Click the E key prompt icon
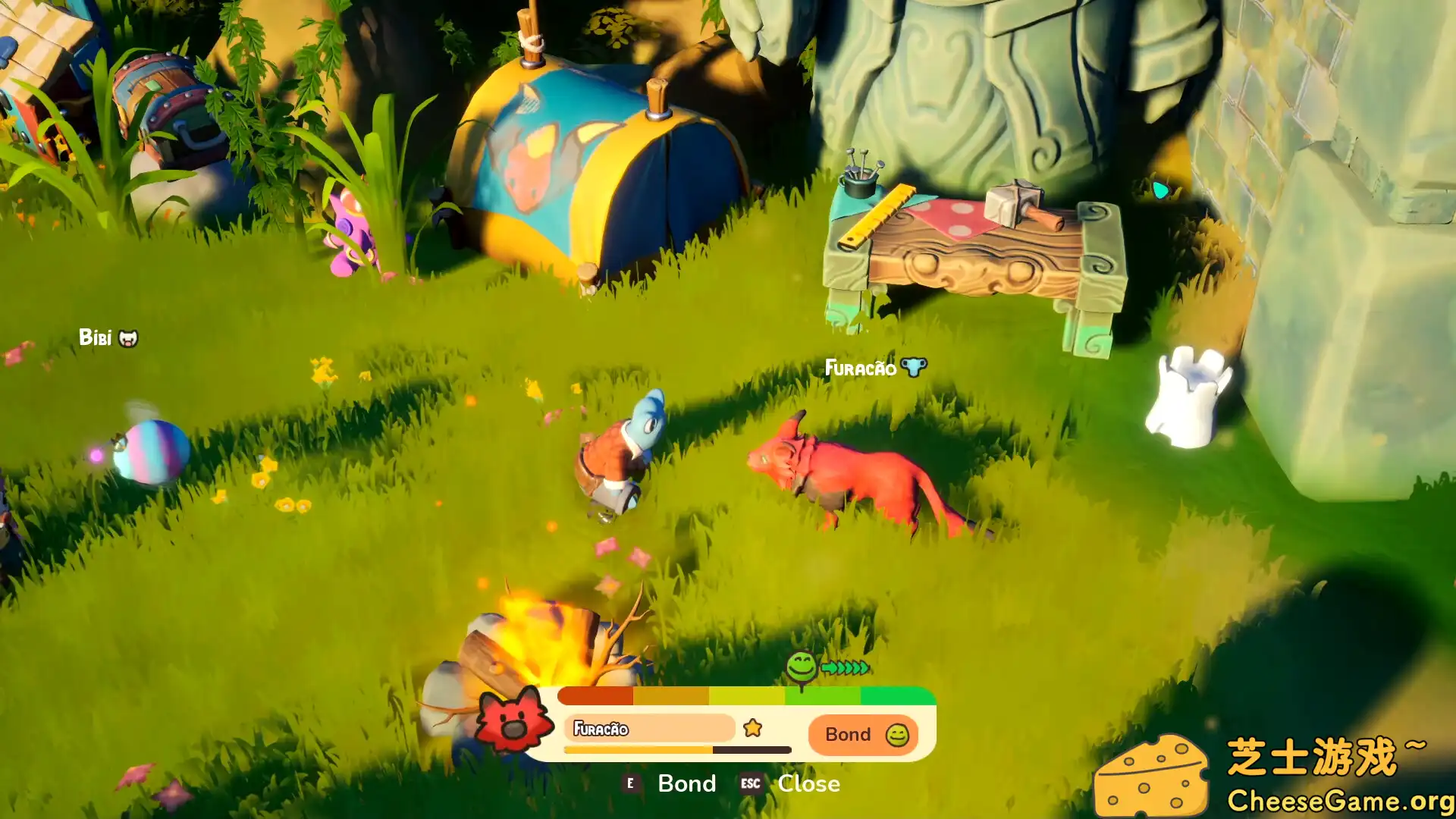The image size is (1456, 819). coord(630,783)
